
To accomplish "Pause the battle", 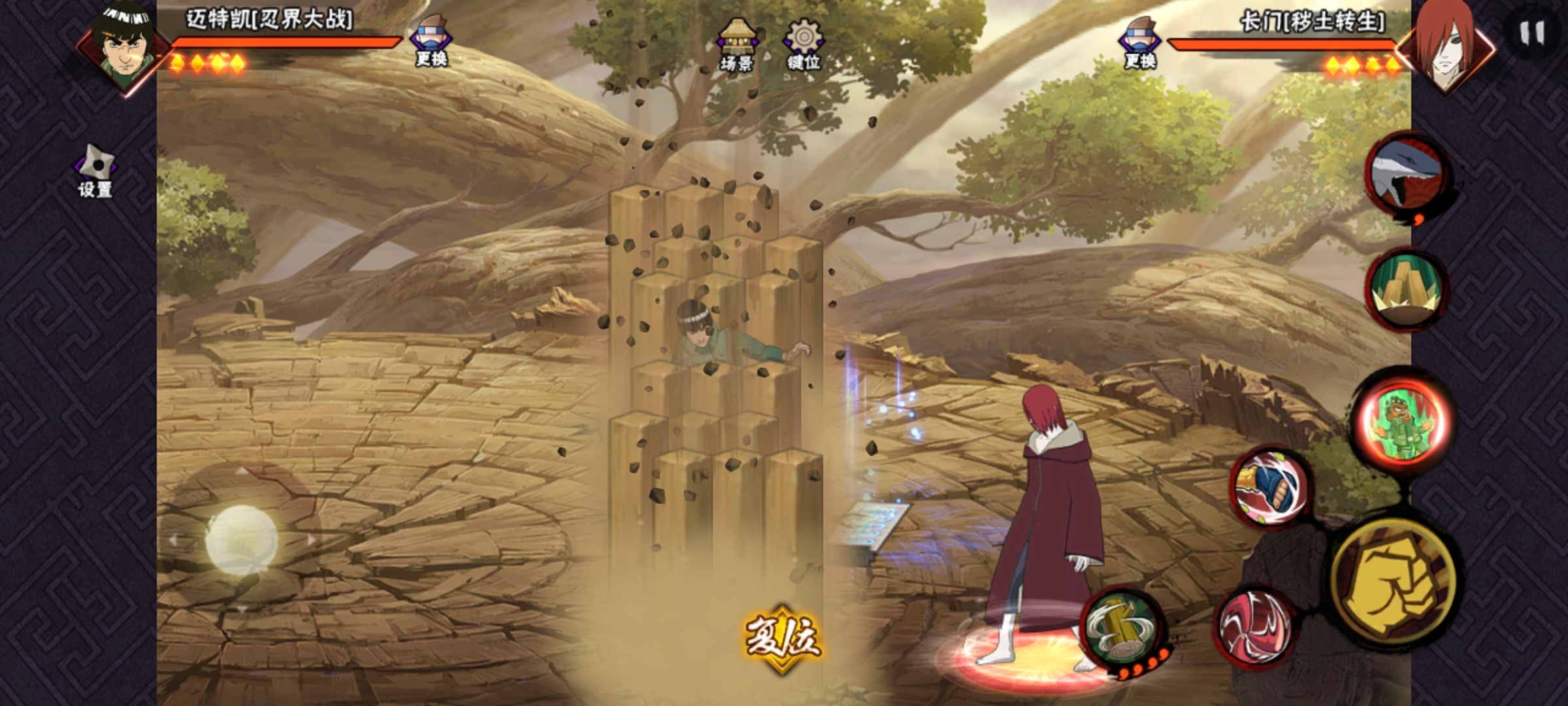I will coord(1531,33).
